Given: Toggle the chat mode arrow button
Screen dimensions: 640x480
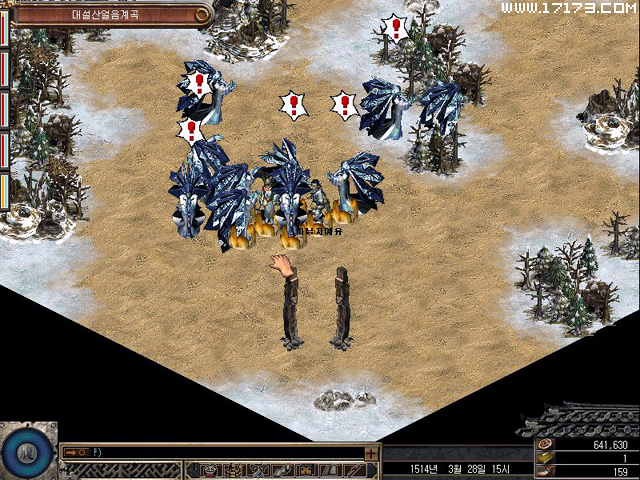Looking at the screenshot, I should [x=73, y=453].
